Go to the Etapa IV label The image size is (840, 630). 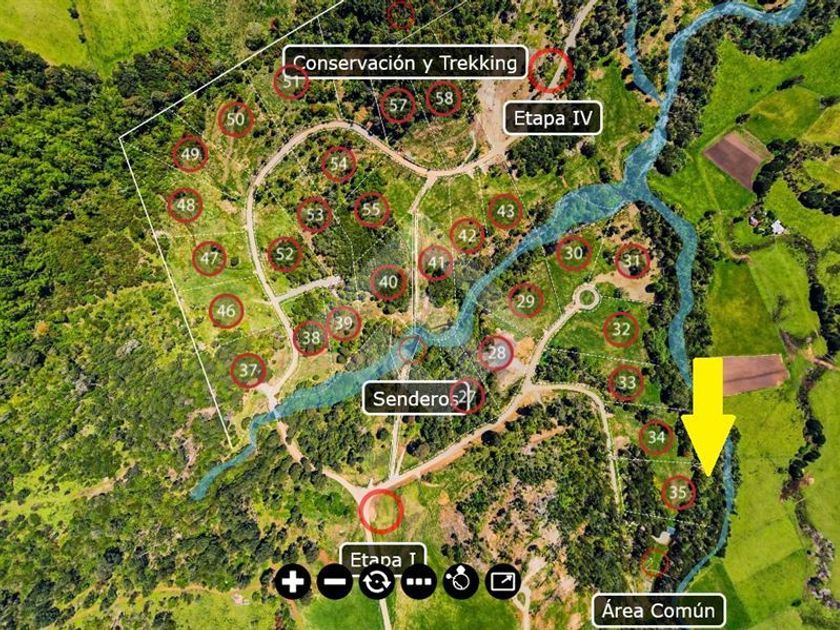coord(553,119)
